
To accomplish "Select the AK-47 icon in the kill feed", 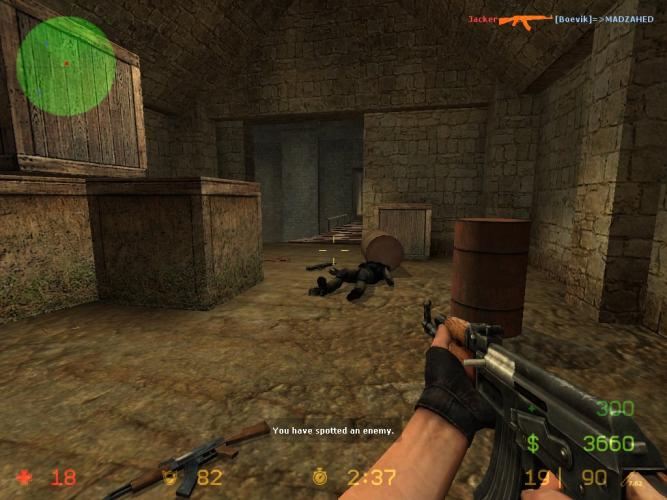I will coord(525,19).
